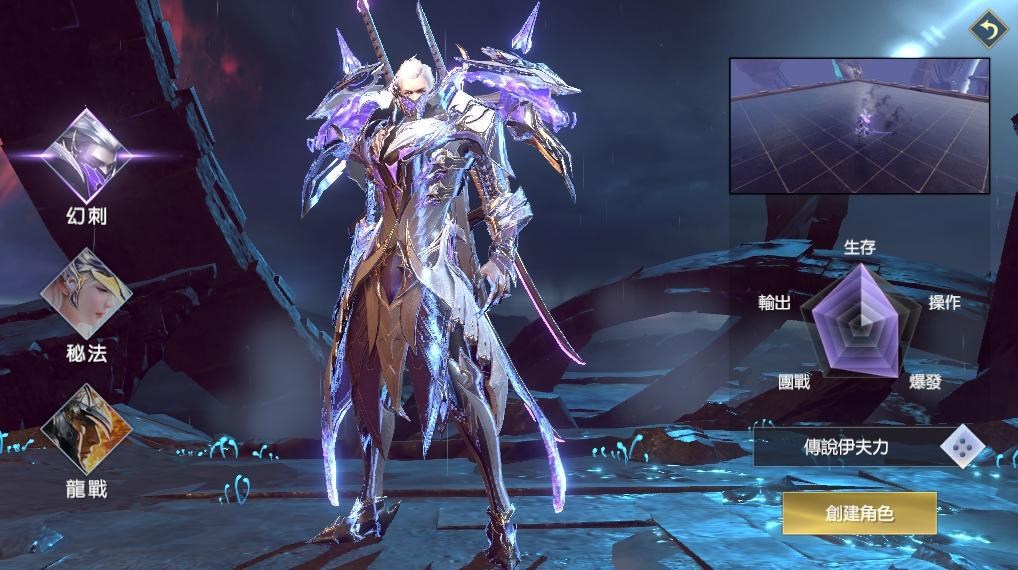Go back with the return arrow button
The height and width of the screenshot is (570, 1018).
click(989, 31)
